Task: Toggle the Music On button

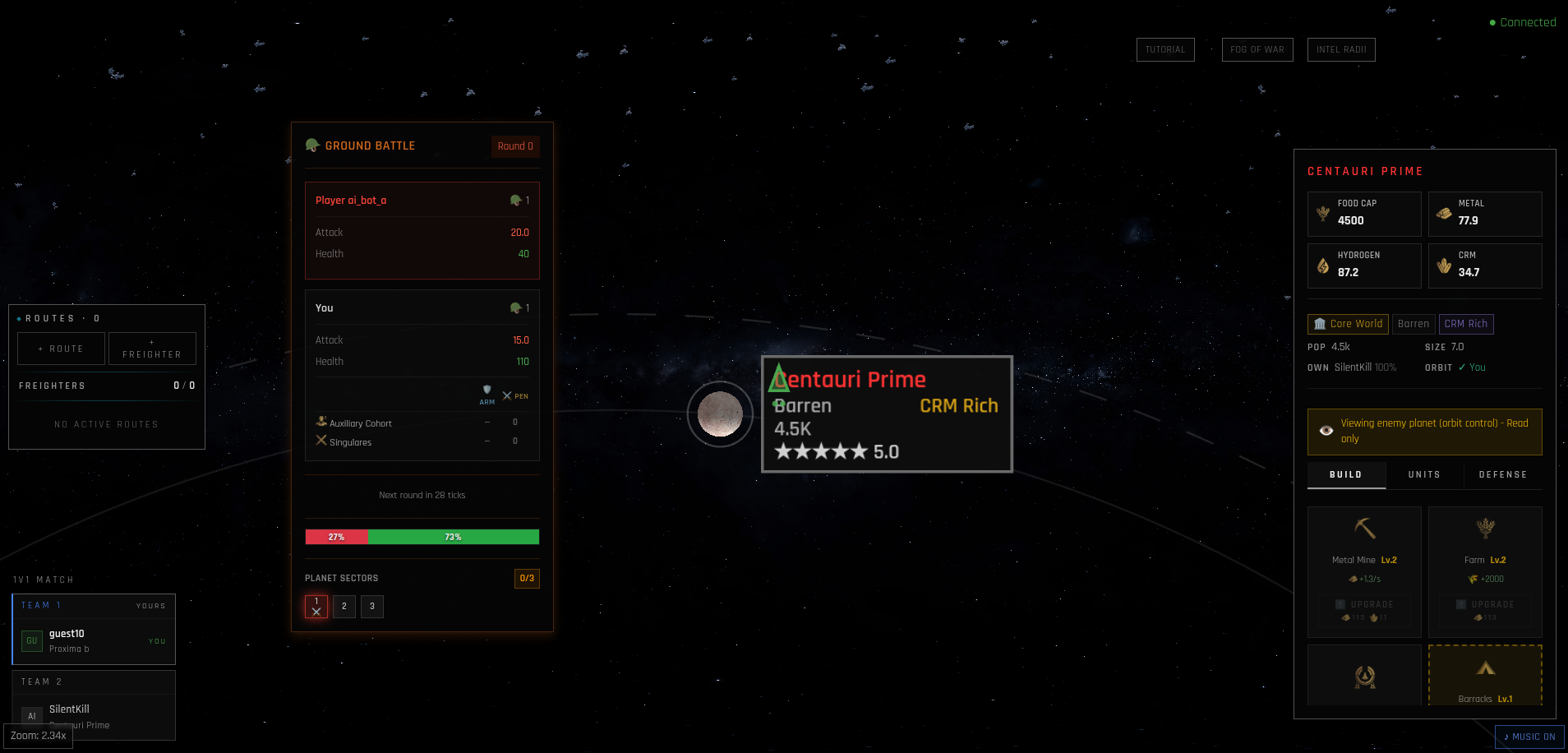Action: tap(1529, 737)
